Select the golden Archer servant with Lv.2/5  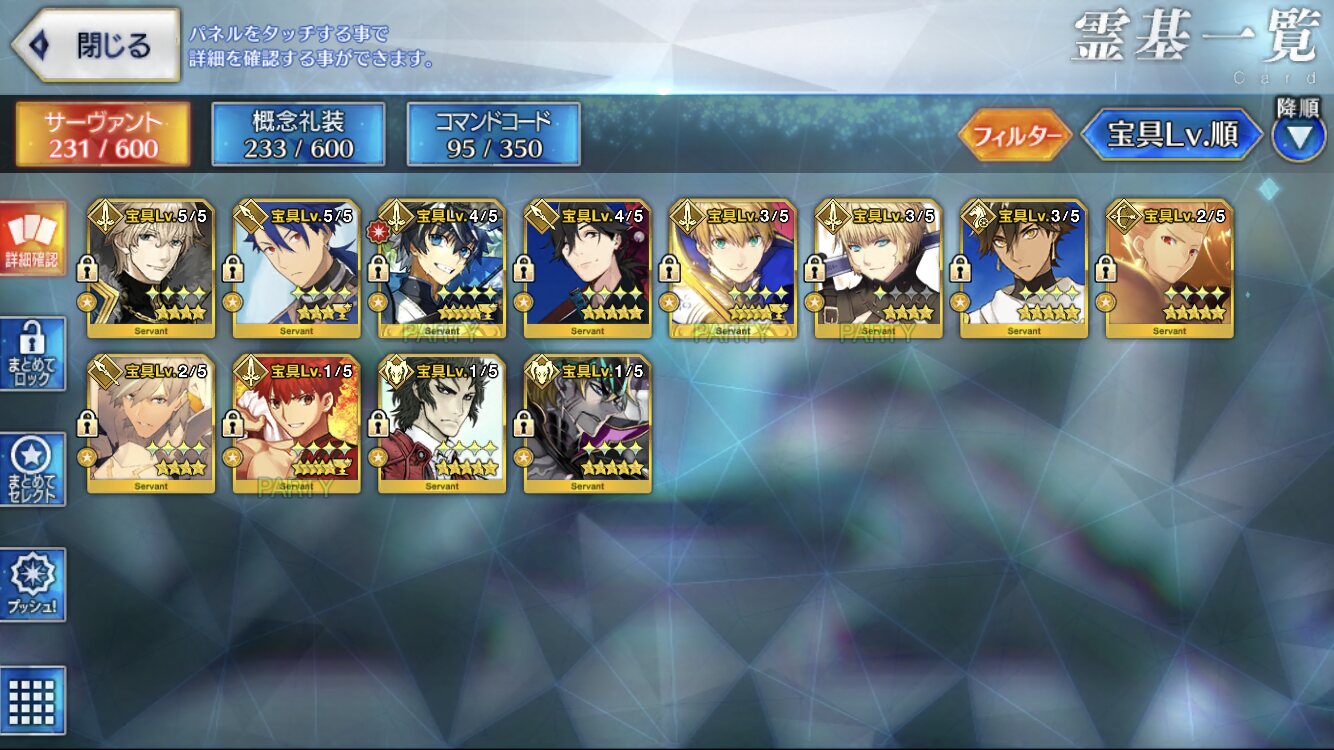(1169, 268)
